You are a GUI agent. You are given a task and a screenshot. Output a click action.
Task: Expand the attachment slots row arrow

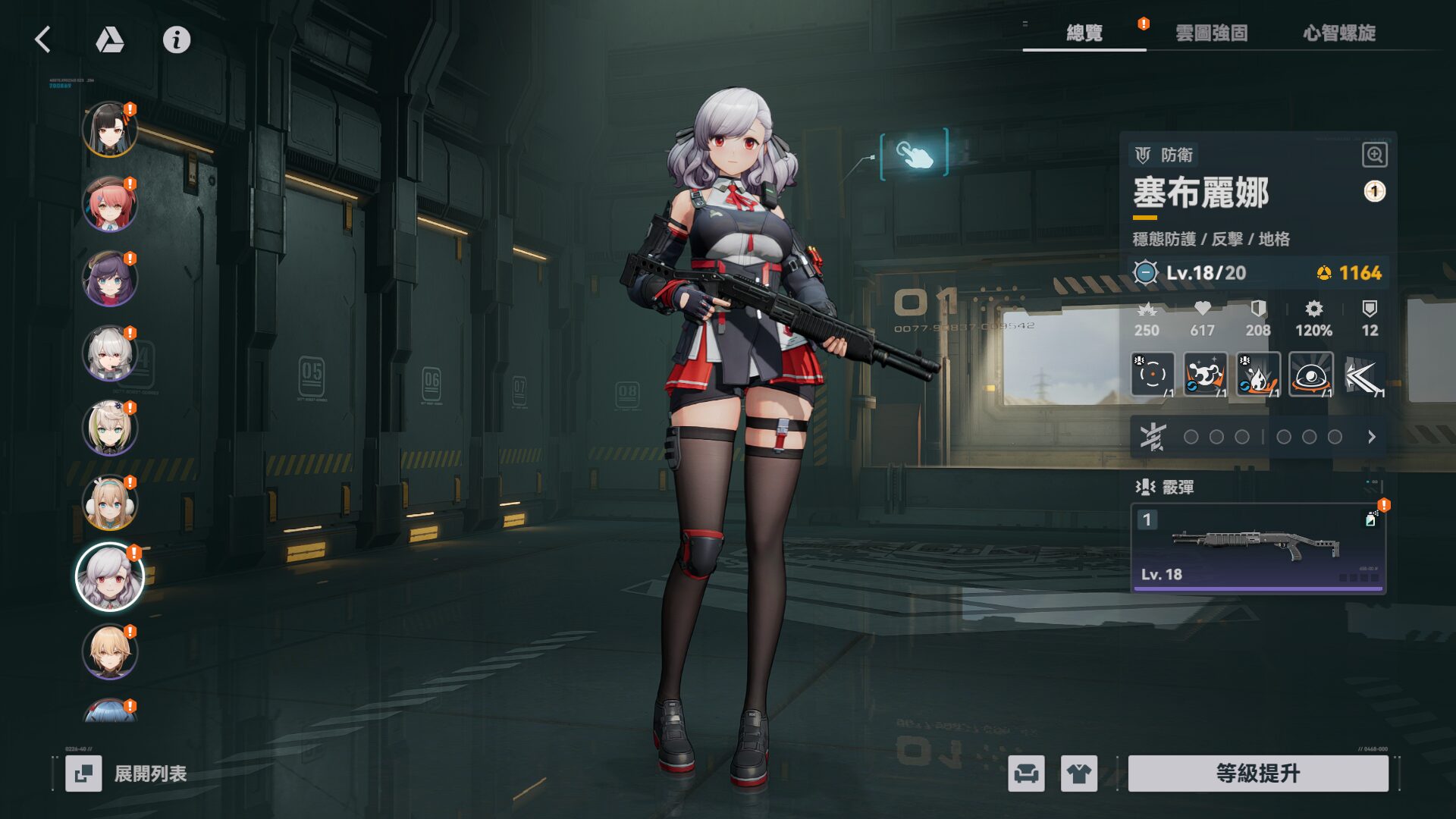[x=1371, y=437]
